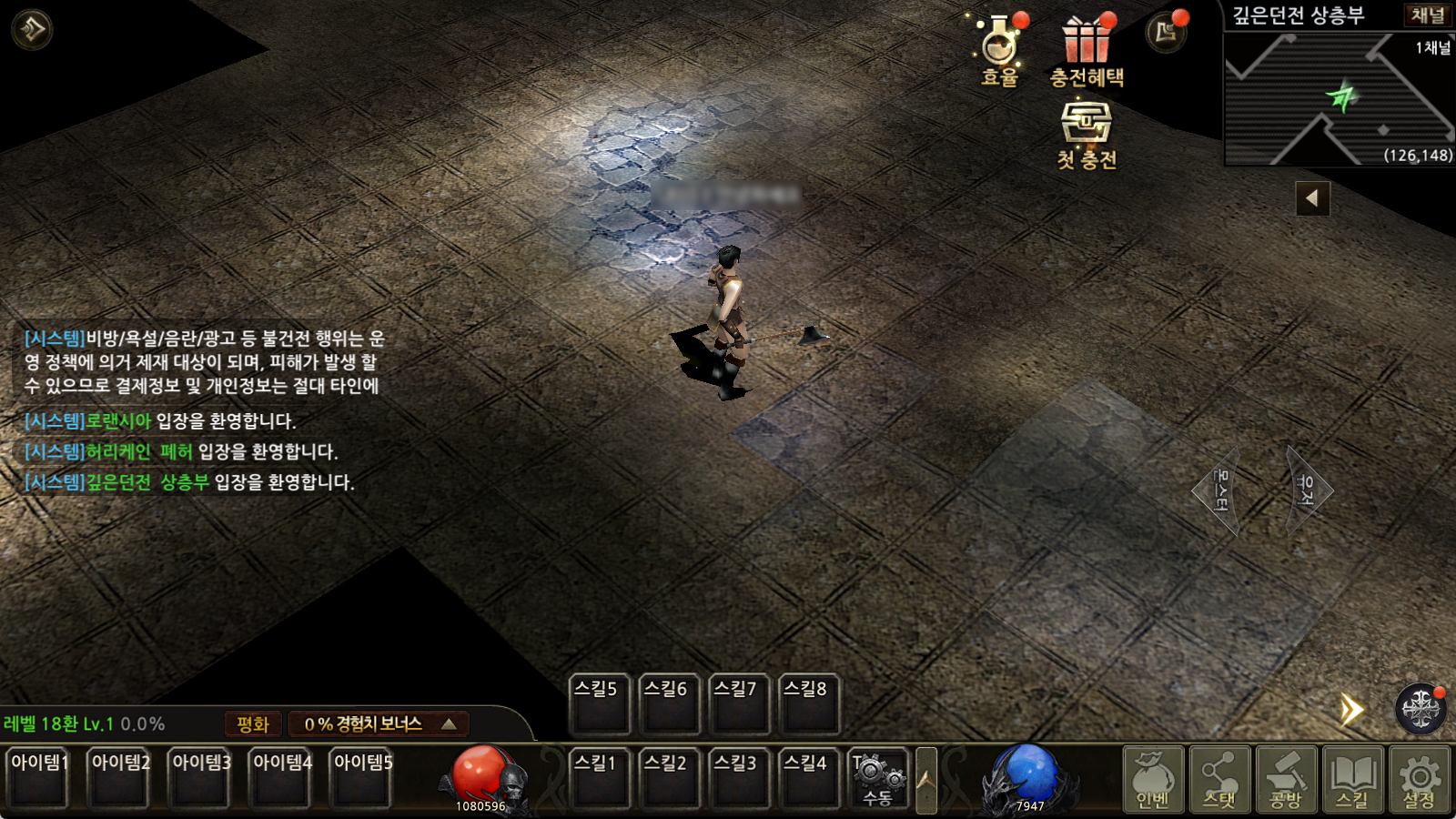1456x819 pixels.
Task: Tap the 아이템1 item slot
Action: click(38, 777)
